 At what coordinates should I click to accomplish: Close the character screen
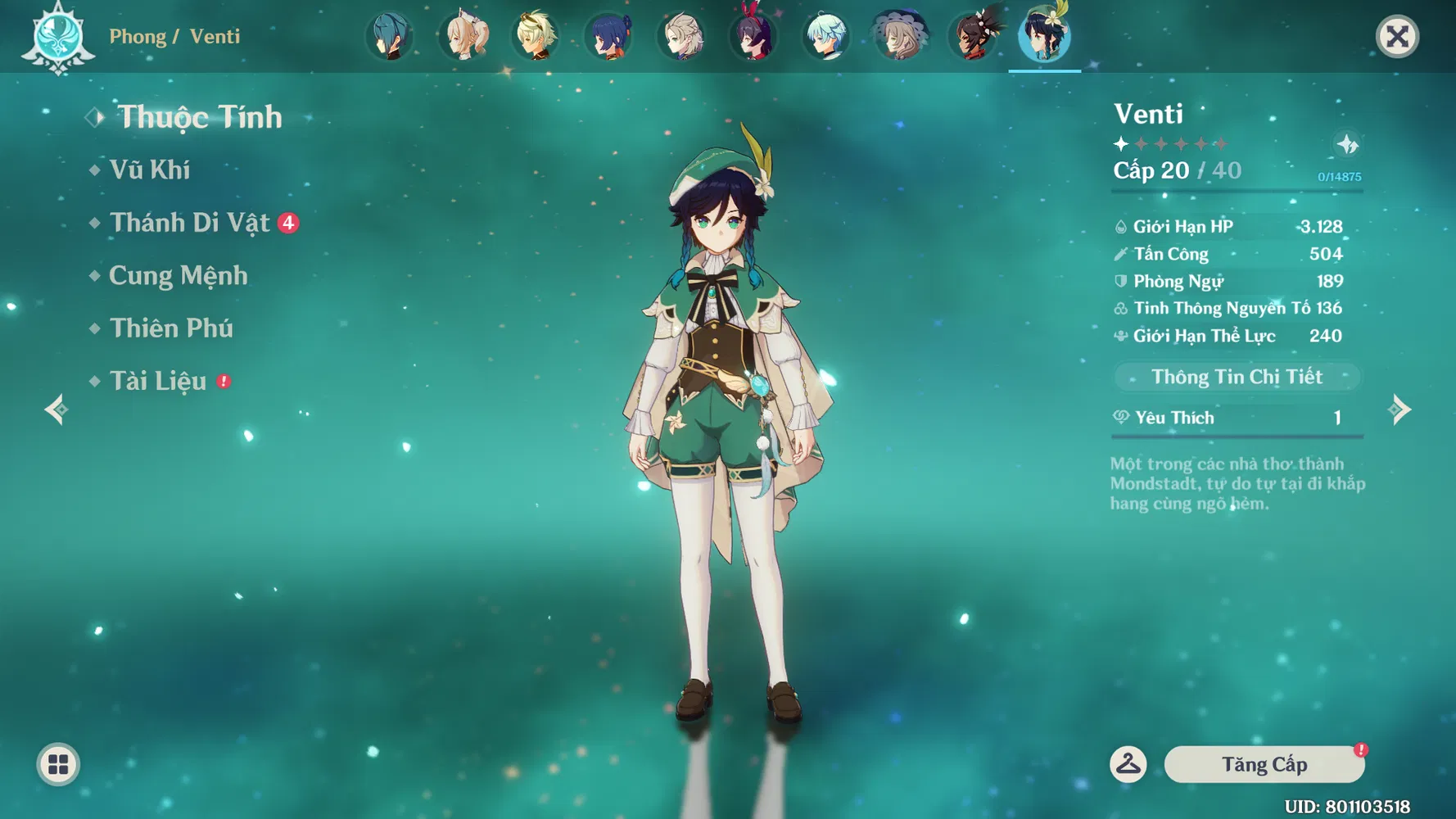coord(1397,37)
